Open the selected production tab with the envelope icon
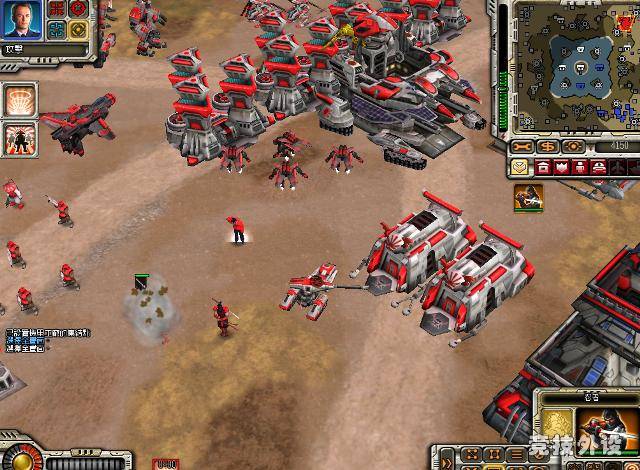This screenshot has height=470, width=640. pos(522,166)
